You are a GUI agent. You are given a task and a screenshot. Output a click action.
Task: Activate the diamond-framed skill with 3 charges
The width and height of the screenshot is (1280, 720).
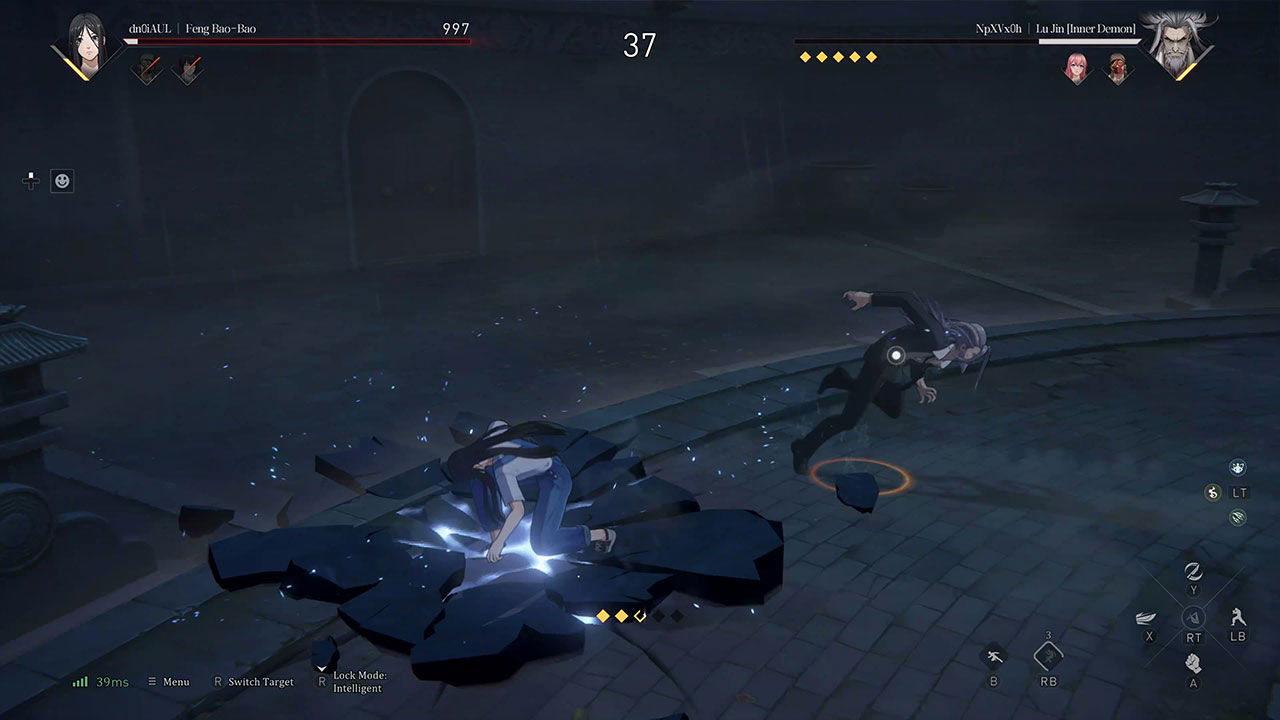click(x=1048, y=656)
